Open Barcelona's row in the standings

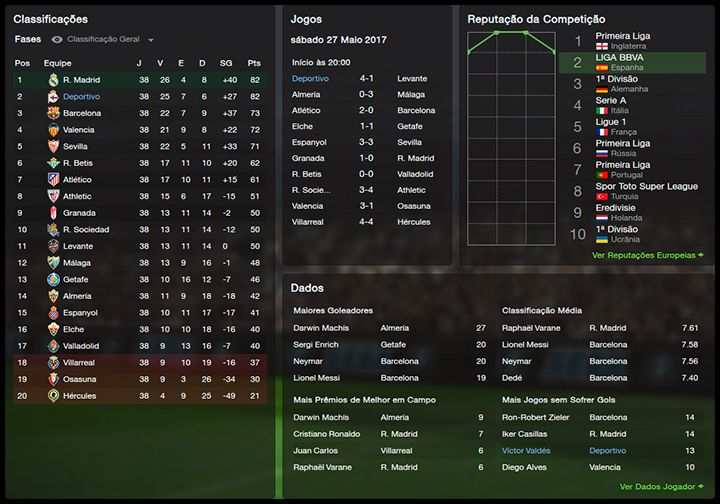tap(81, 113)
